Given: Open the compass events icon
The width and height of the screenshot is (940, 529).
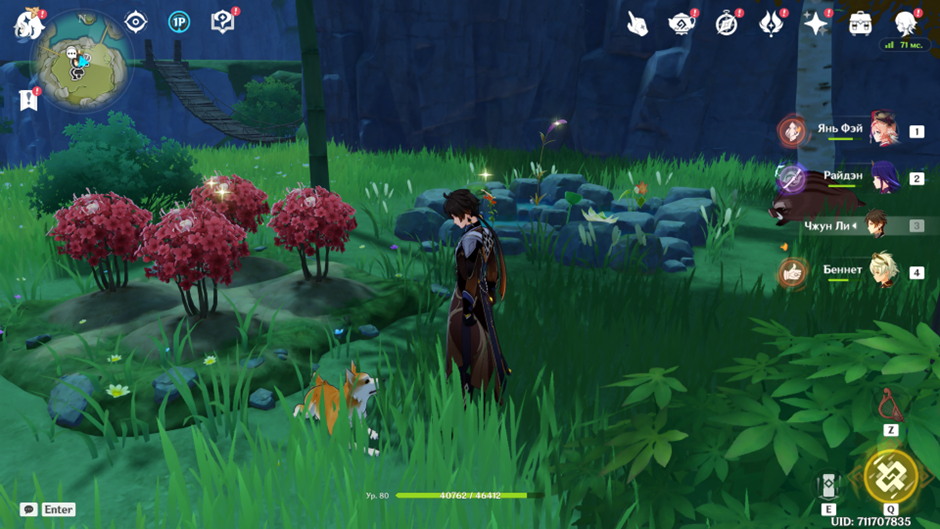Looking at the screenshot, I should click(727, 23).
